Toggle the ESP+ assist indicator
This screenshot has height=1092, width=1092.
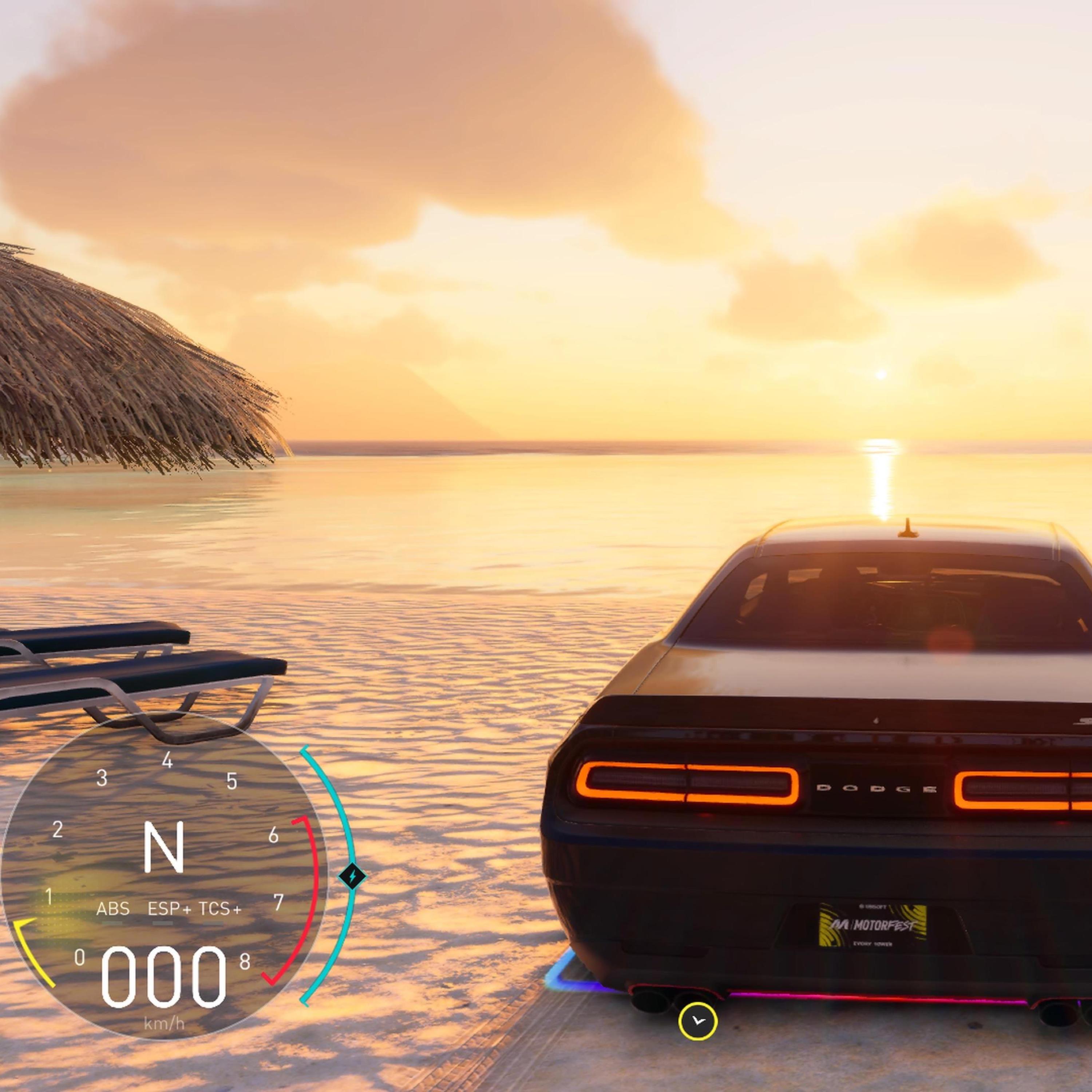pos(169,909)
